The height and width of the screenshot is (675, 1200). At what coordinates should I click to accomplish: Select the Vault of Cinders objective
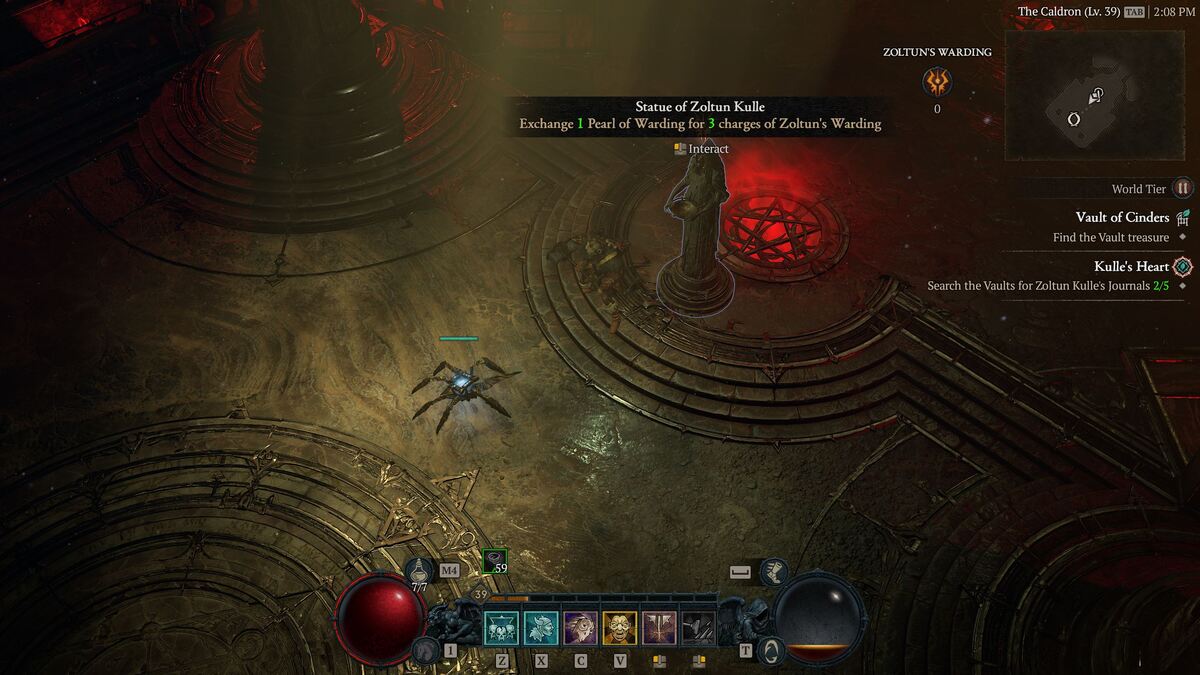point(1122,217)
